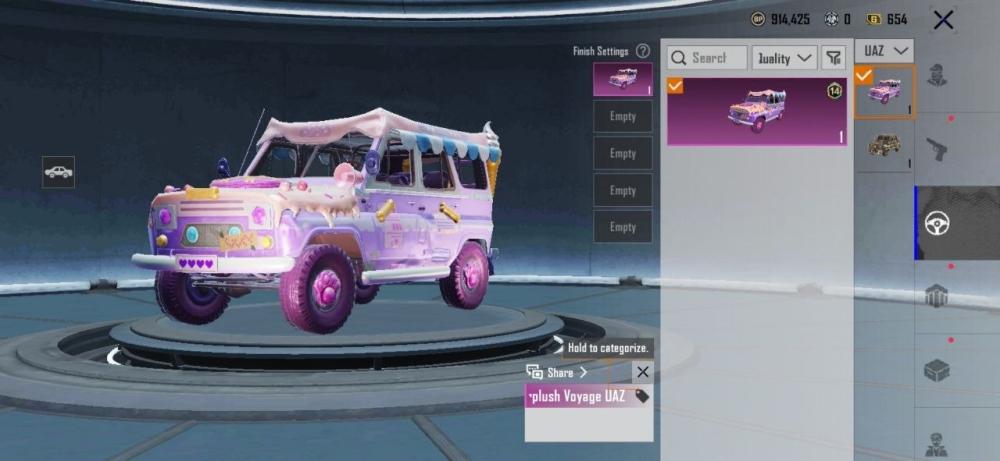Screen dimensions: 1000x461
Task: Select the large pink UAZ skin card
Action: [757, 112]
